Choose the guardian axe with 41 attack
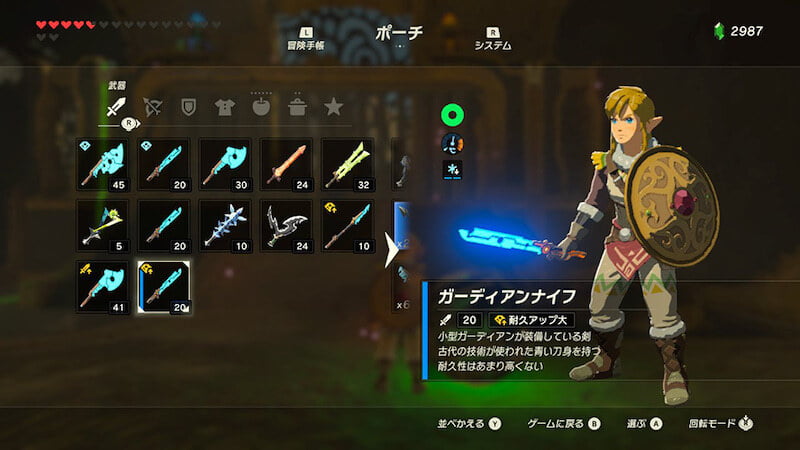 pos(103,287)
